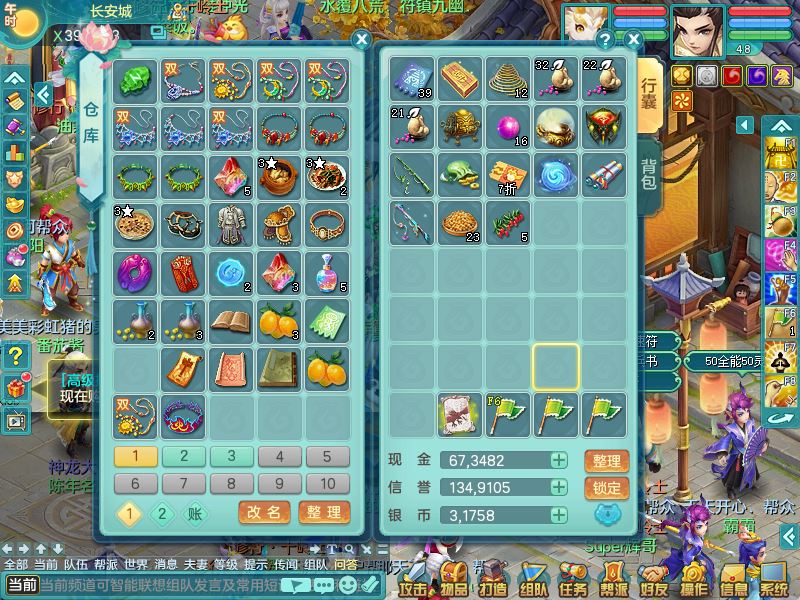Close the warehouse panel
800x600 pixels.
(362, 40)
